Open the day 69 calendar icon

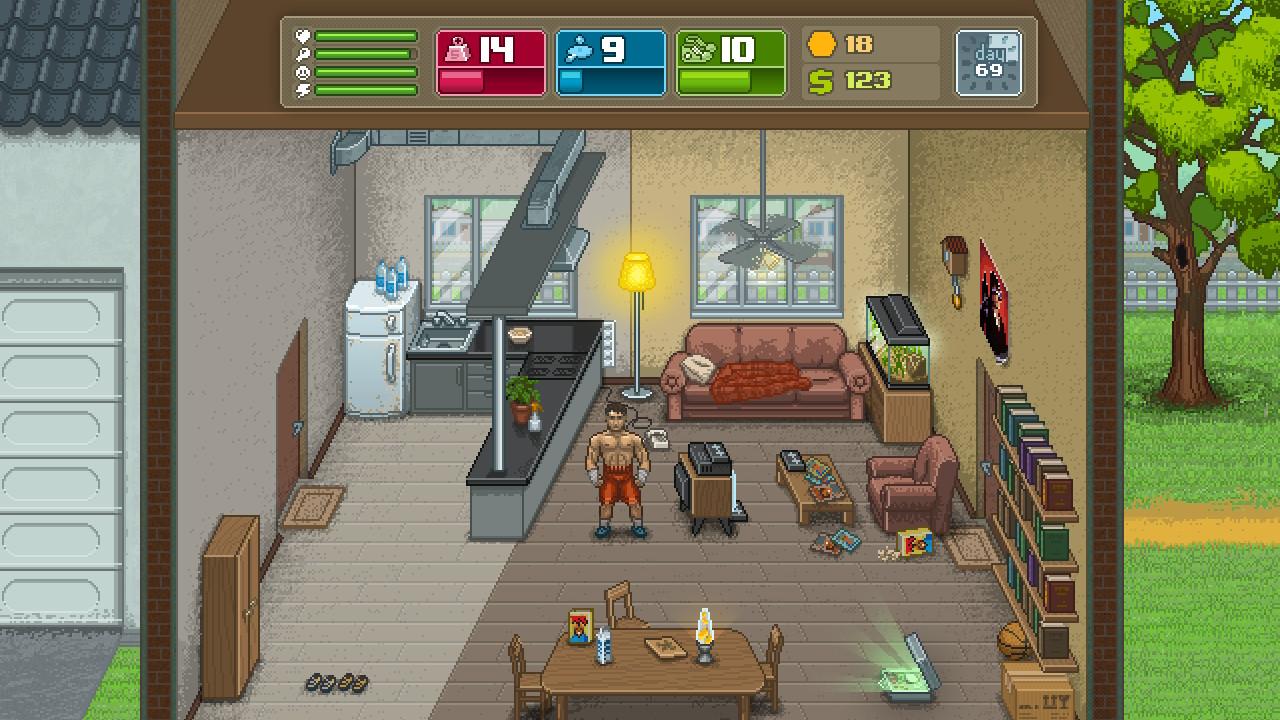(x=988, y=63)
